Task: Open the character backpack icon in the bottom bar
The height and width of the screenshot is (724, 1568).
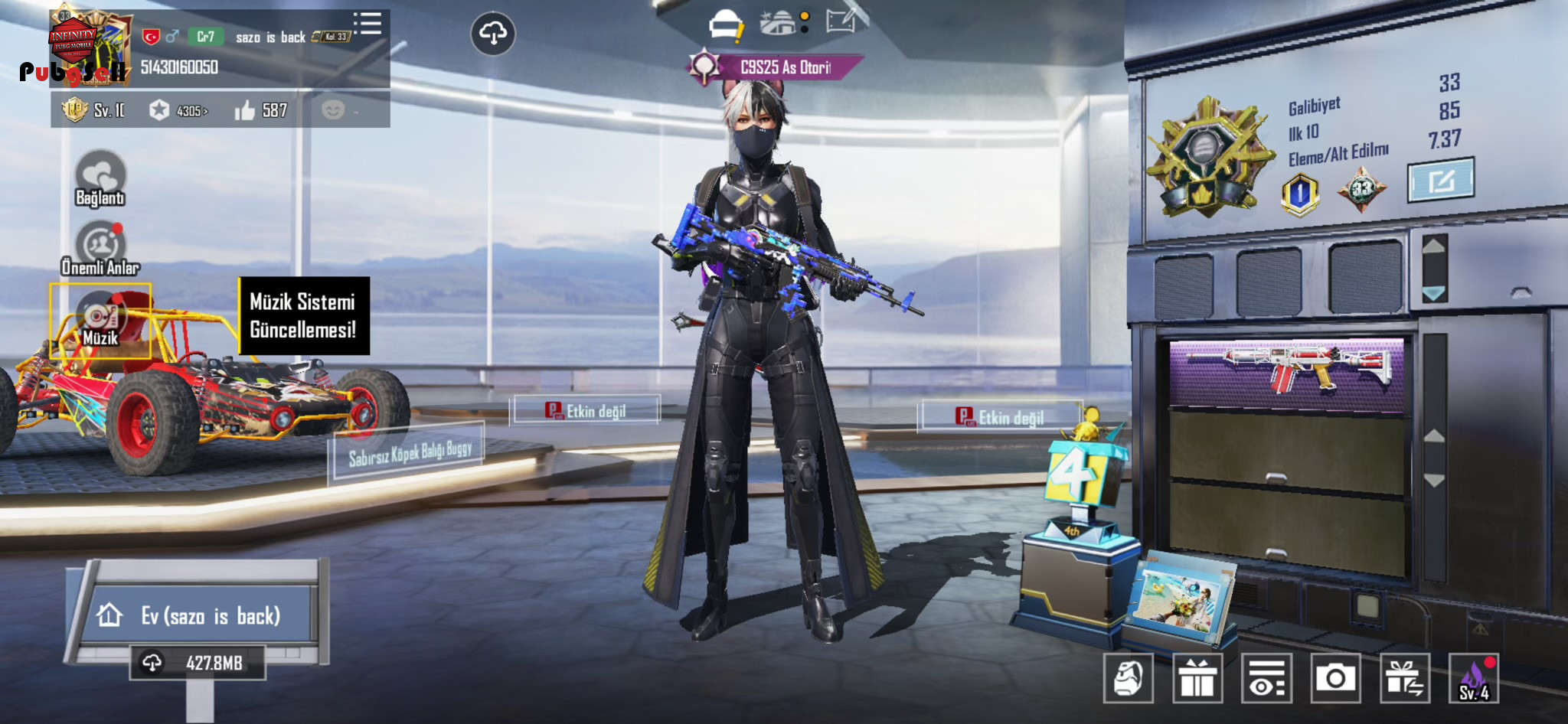Action: click(x=1128, y=678)
